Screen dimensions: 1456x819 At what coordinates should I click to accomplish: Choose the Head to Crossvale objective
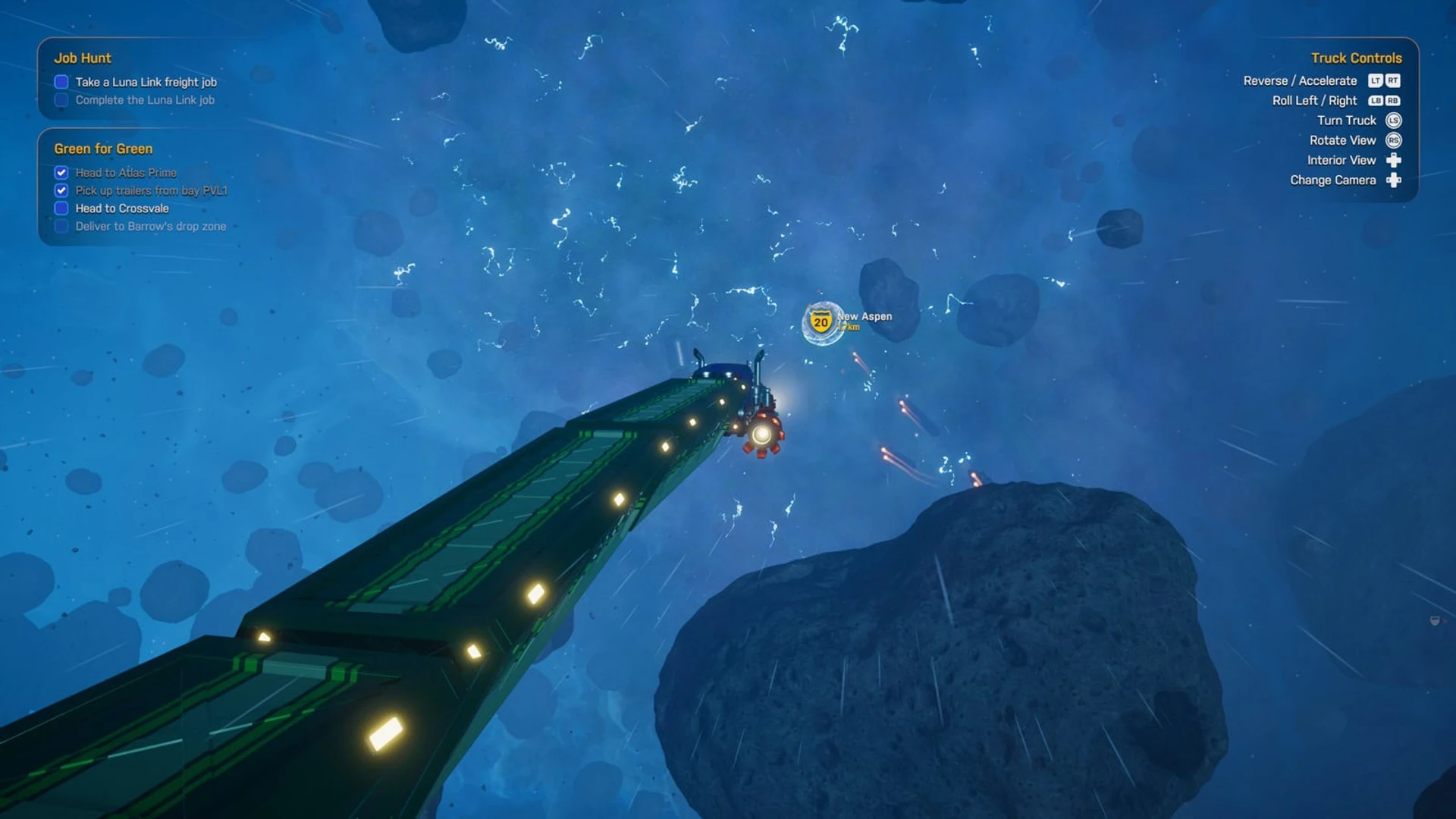[121, 209]
